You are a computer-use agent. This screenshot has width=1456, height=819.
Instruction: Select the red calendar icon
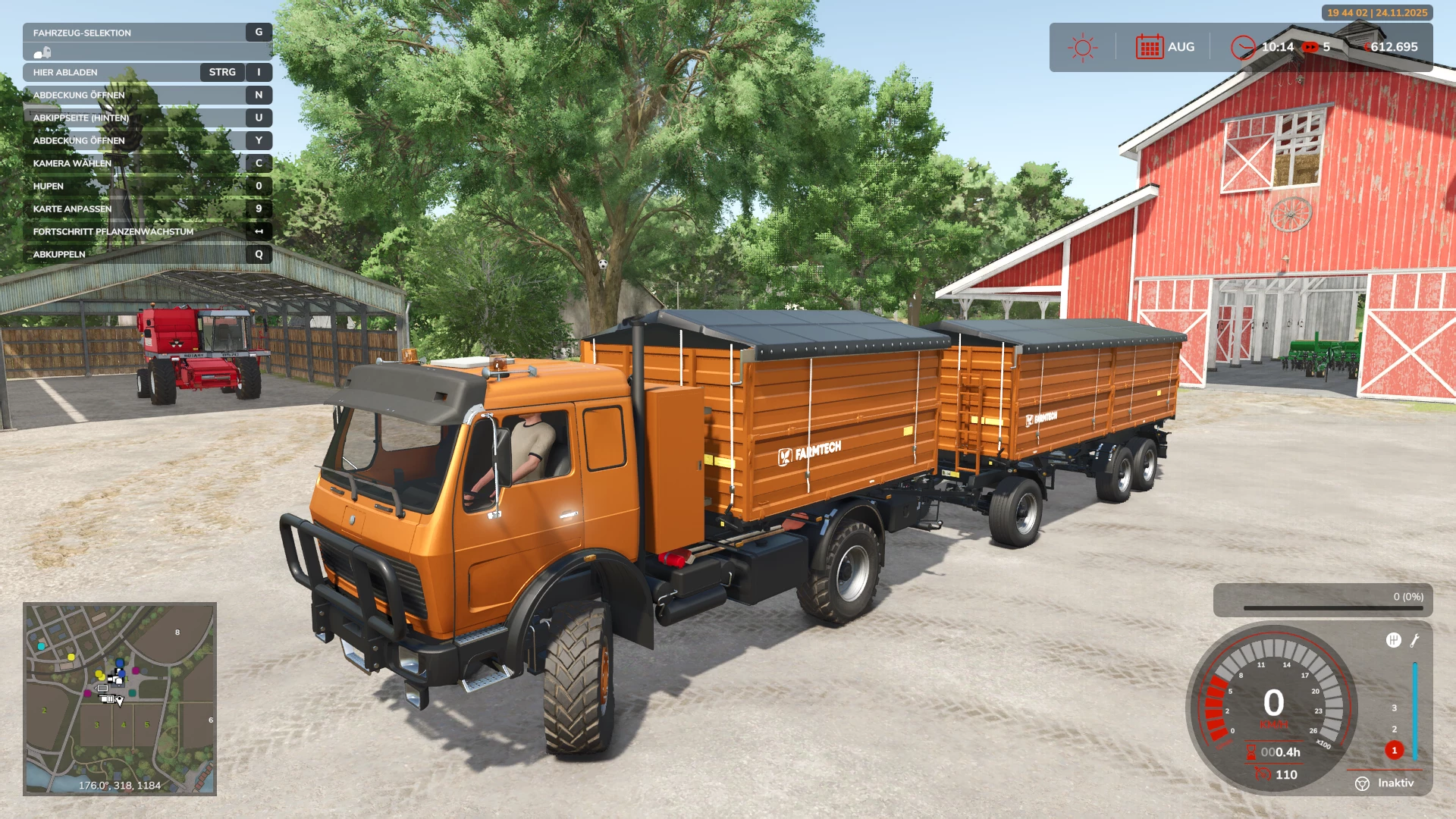pyautogui.click(x=1149, y=47)
